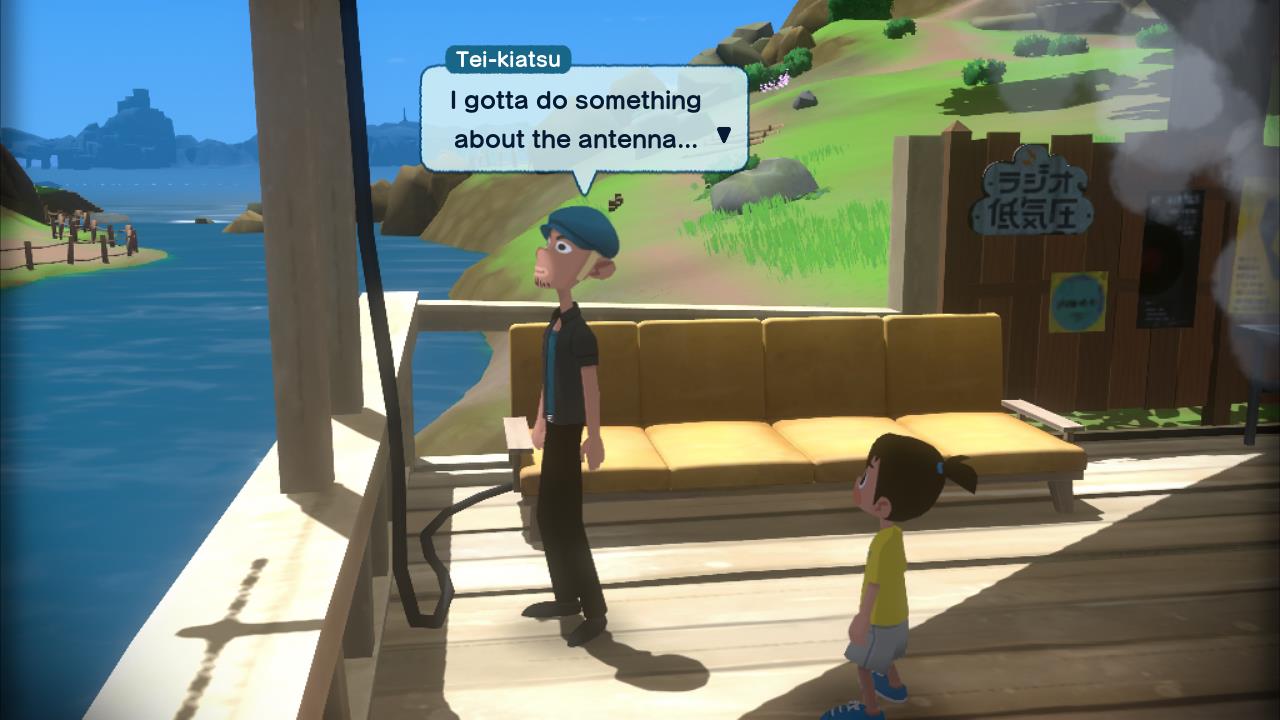
Task: Click the round teal poster on the fence
Action: pyautogui.click(x=1076, y=302)
